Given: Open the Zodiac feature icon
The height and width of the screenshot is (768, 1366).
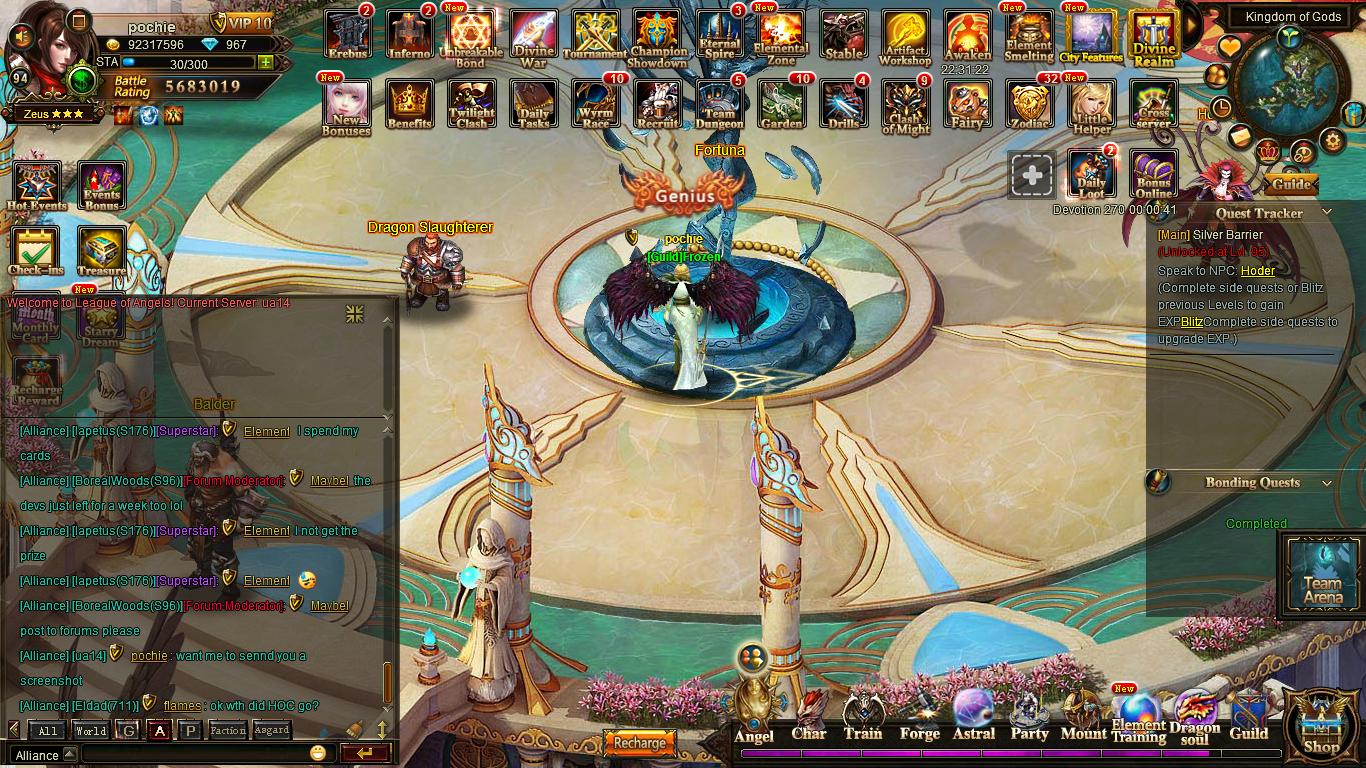Looking at the screenshot, I should 1029,104.
